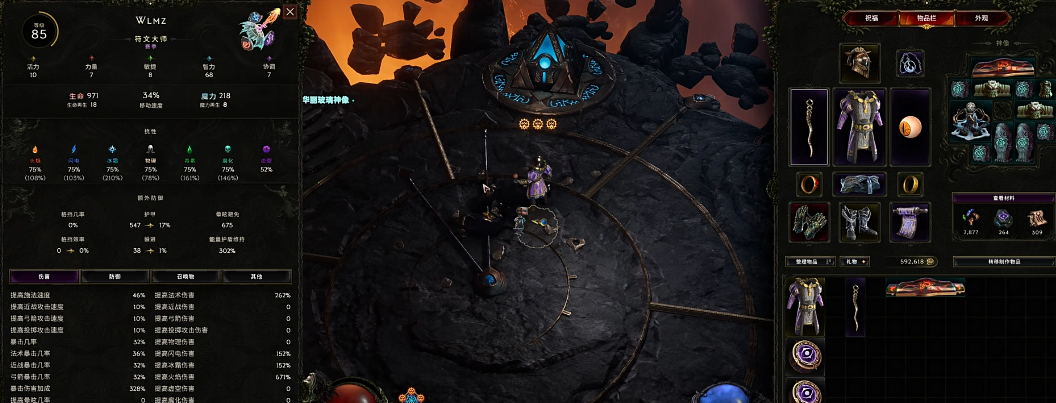Open the 物品栏 inventory tab
This screenshot has width=1056, height=403.
[x=911, y=18]
